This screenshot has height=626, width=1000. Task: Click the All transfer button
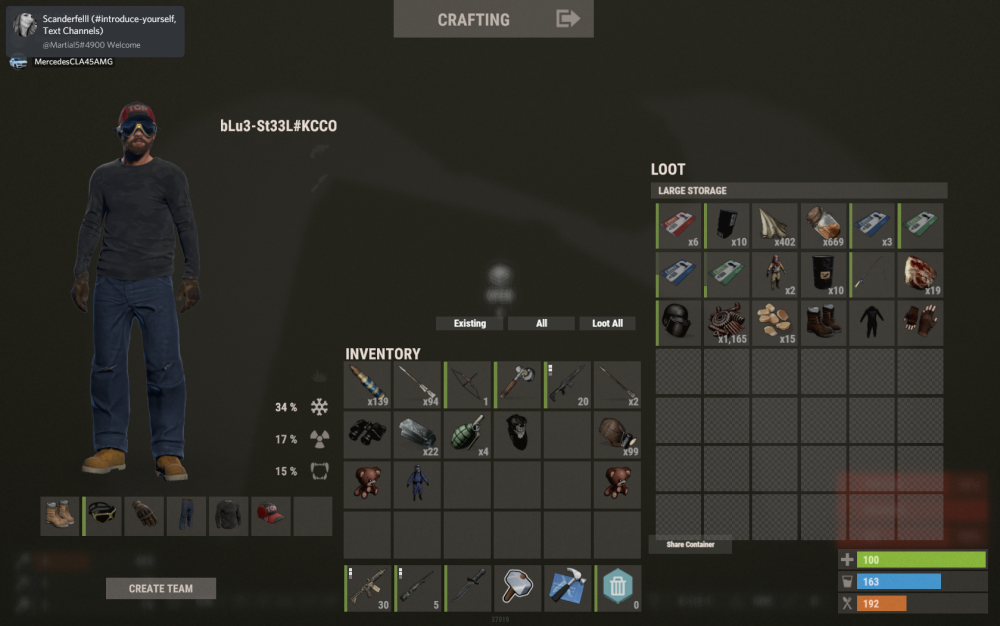(x=541, y=323)
